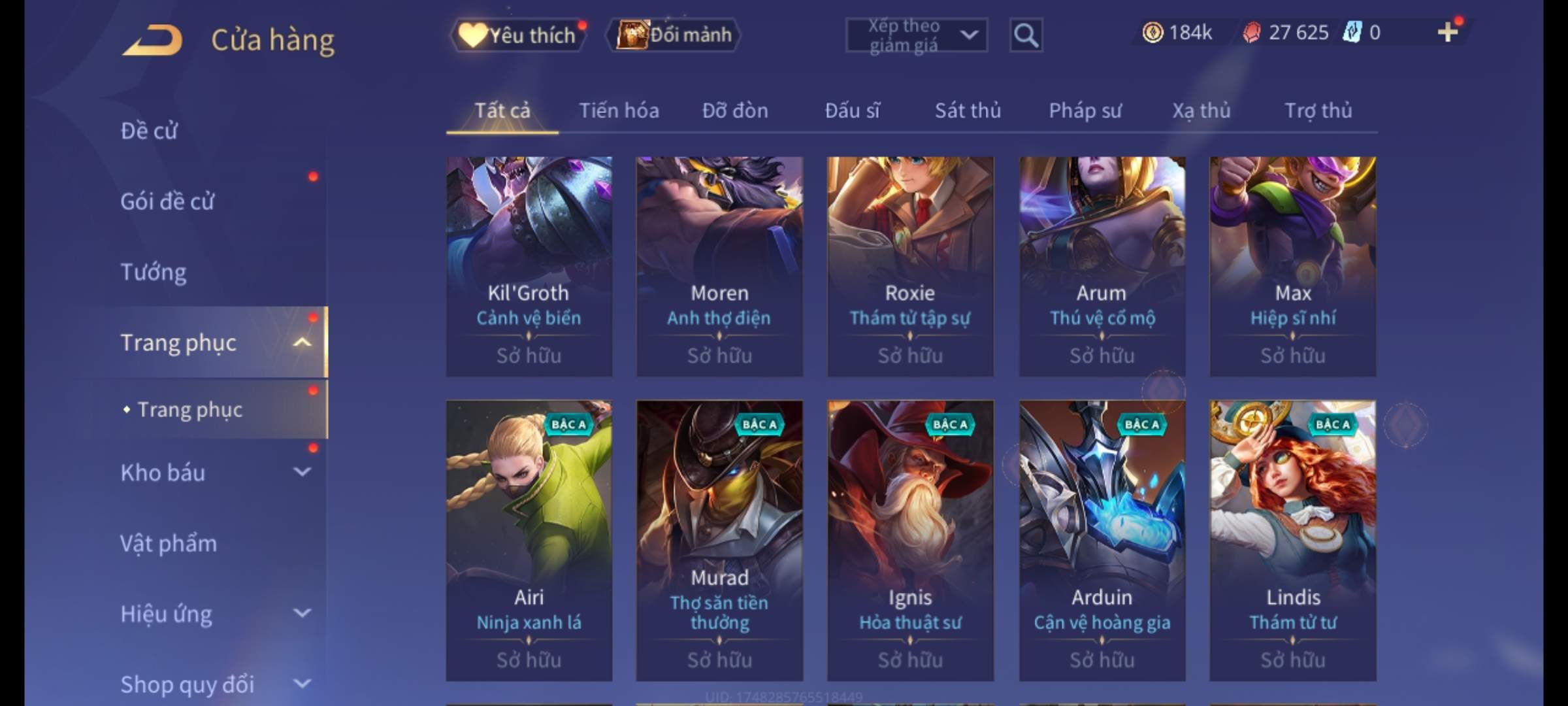1568x706 pixels.
Task: Choose the Airi Ninja xanh lá skin card
Action: pos(529,541)
